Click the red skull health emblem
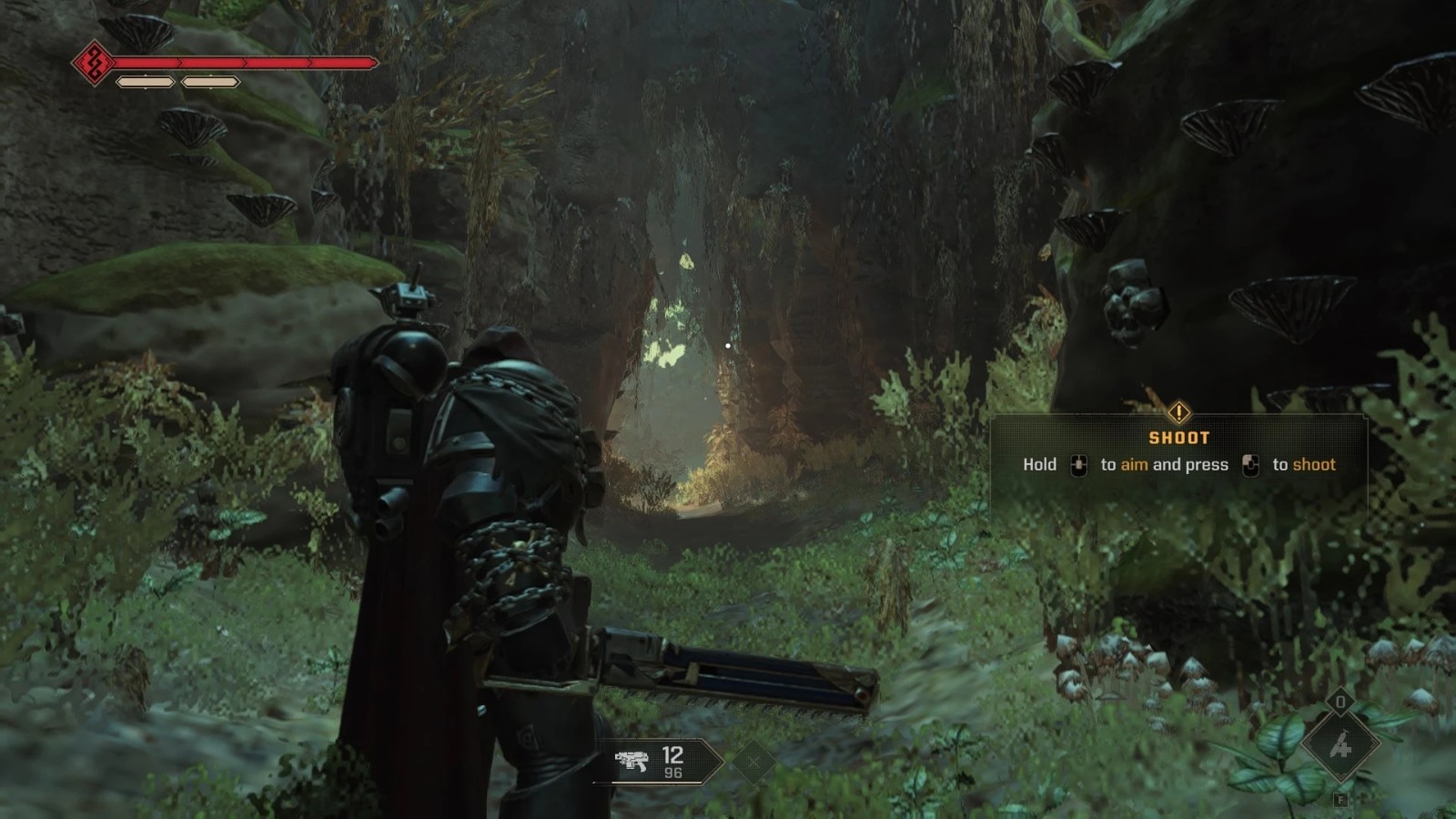Viewport: 1456px width, 819px height. [x=93, y=63]
